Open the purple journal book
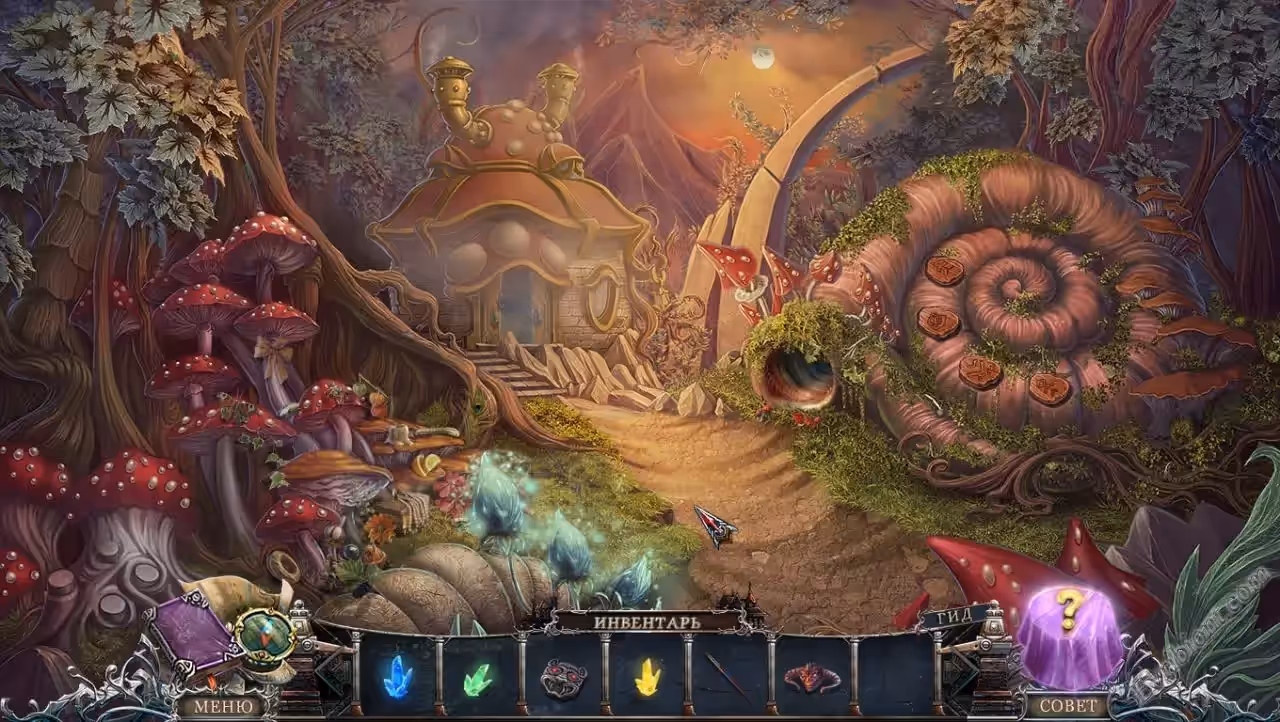 (x=194, y=633)
